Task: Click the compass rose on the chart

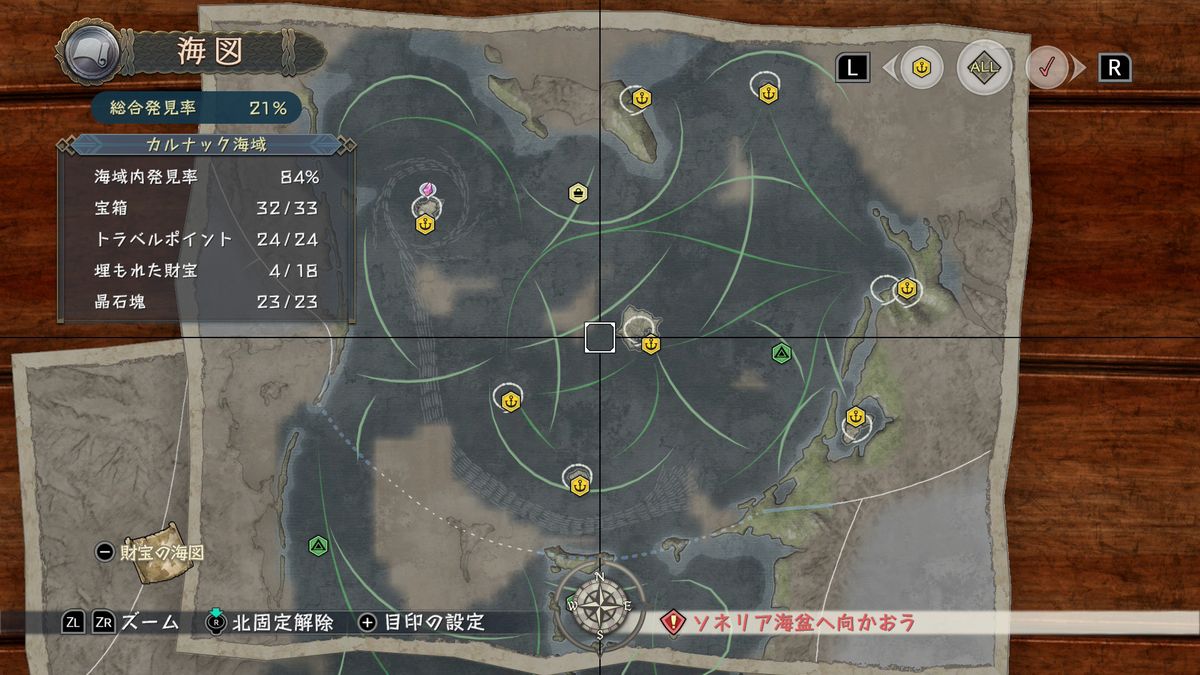Action: 599,604
